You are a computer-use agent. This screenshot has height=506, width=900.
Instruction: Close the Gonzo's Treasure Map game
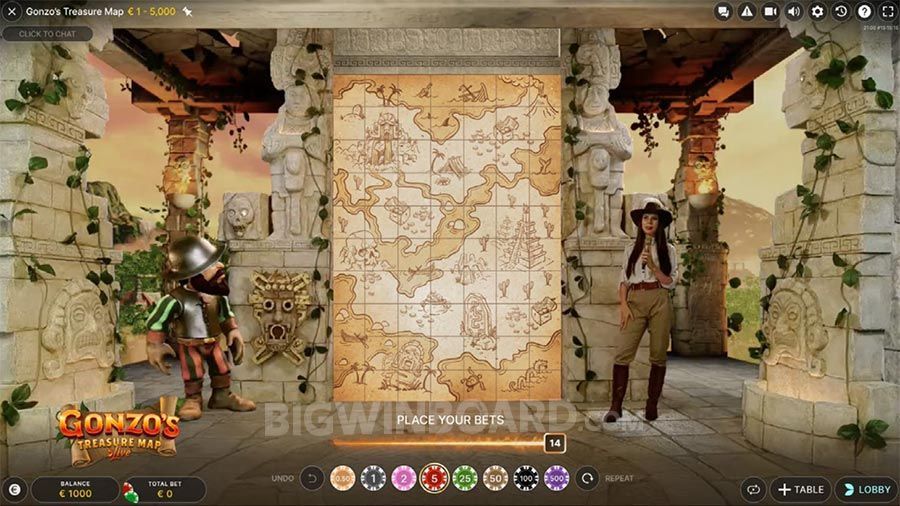[x=12, y=11]
